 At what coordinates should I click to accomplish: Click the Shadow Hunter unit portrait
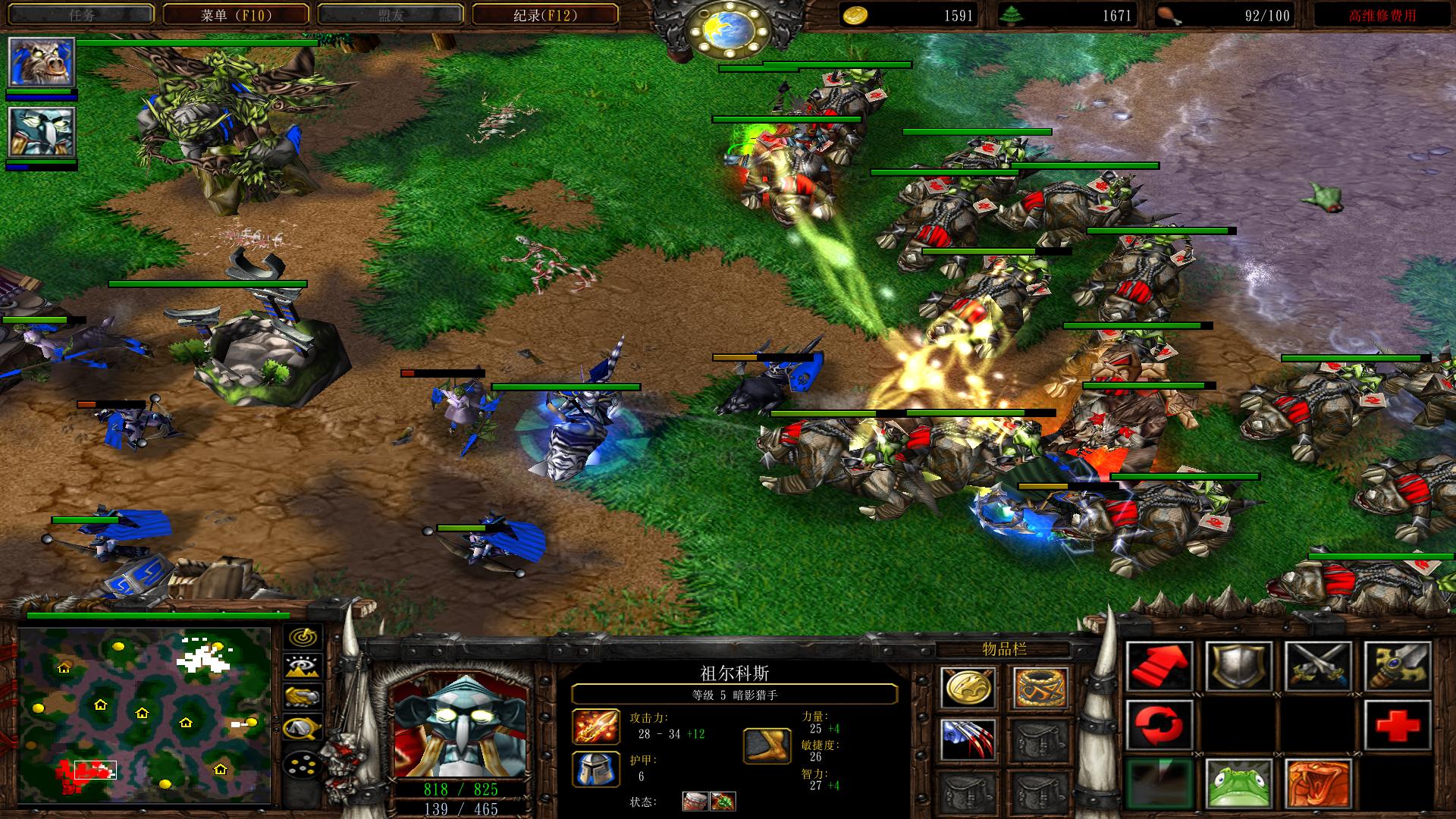click(460, 729)
